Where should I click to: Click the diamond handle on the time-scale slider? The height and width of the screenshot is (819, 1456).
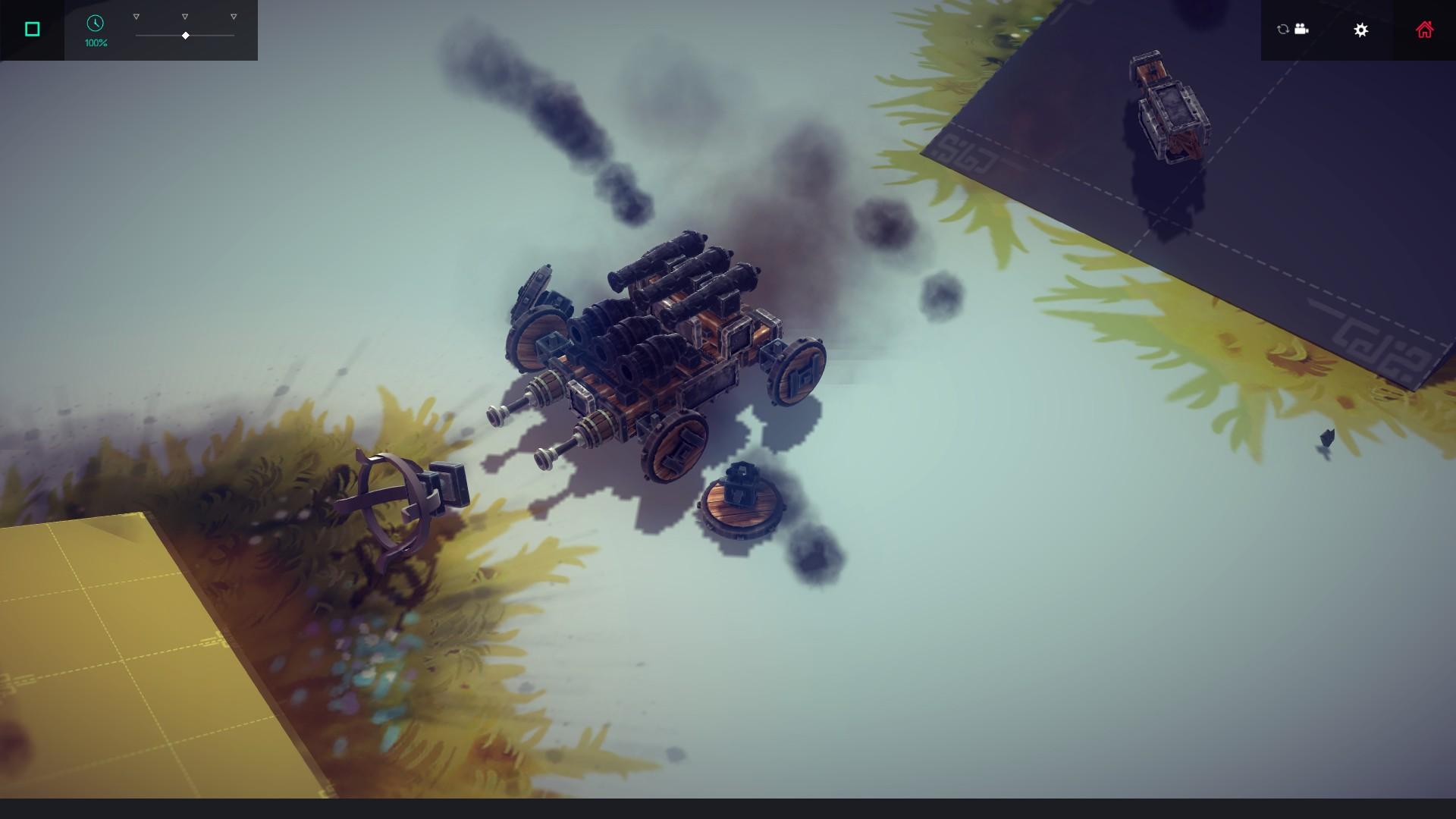pyautogui.click(x=185, y=35)
